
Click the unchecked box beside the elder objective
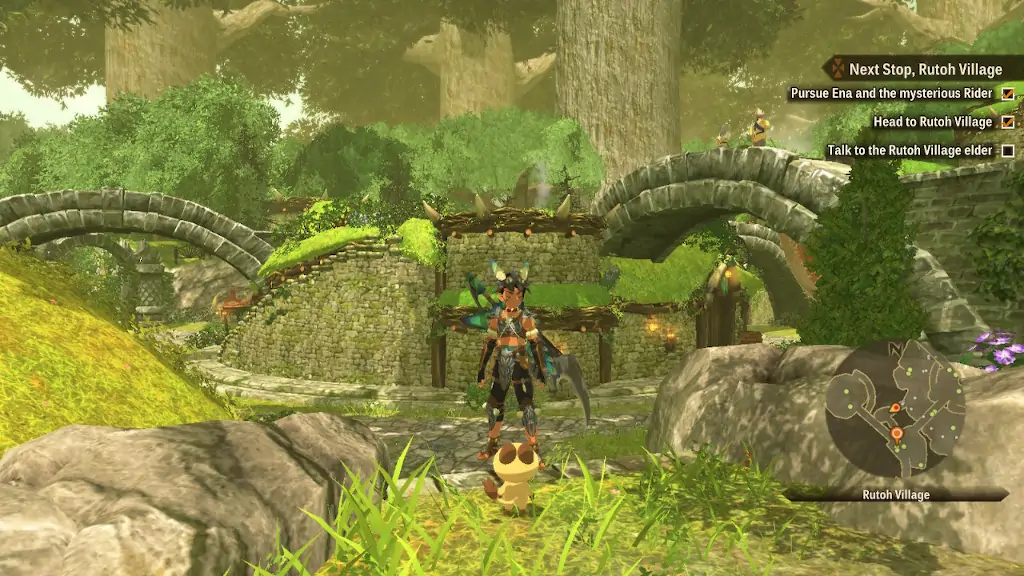[x=1008, y=151]
